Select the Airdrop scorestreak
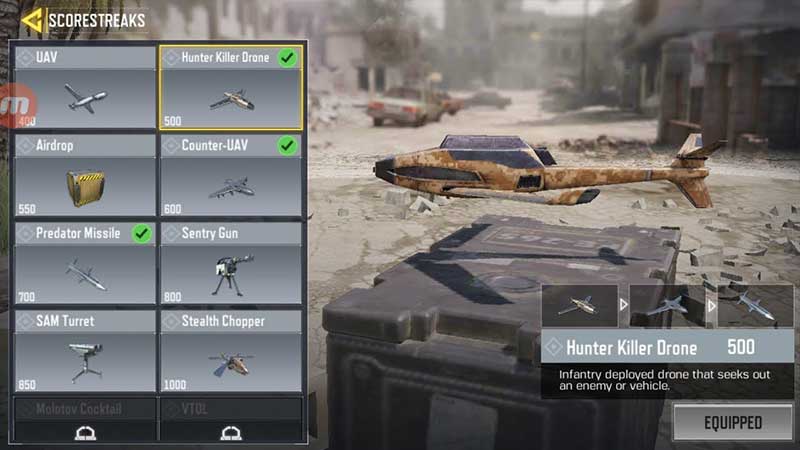 (x=85, y=175)
